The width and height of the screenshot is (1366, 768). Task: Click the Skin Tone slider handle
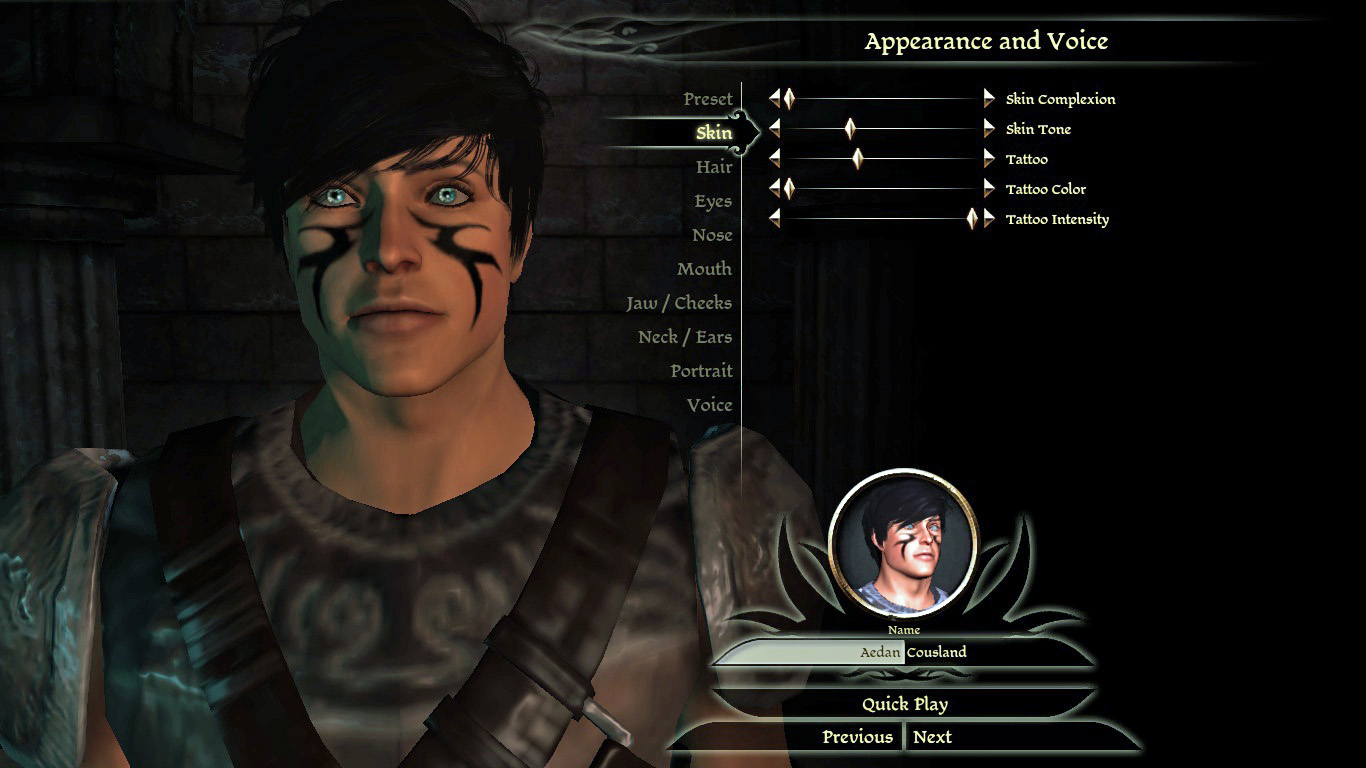coord(850,128)
